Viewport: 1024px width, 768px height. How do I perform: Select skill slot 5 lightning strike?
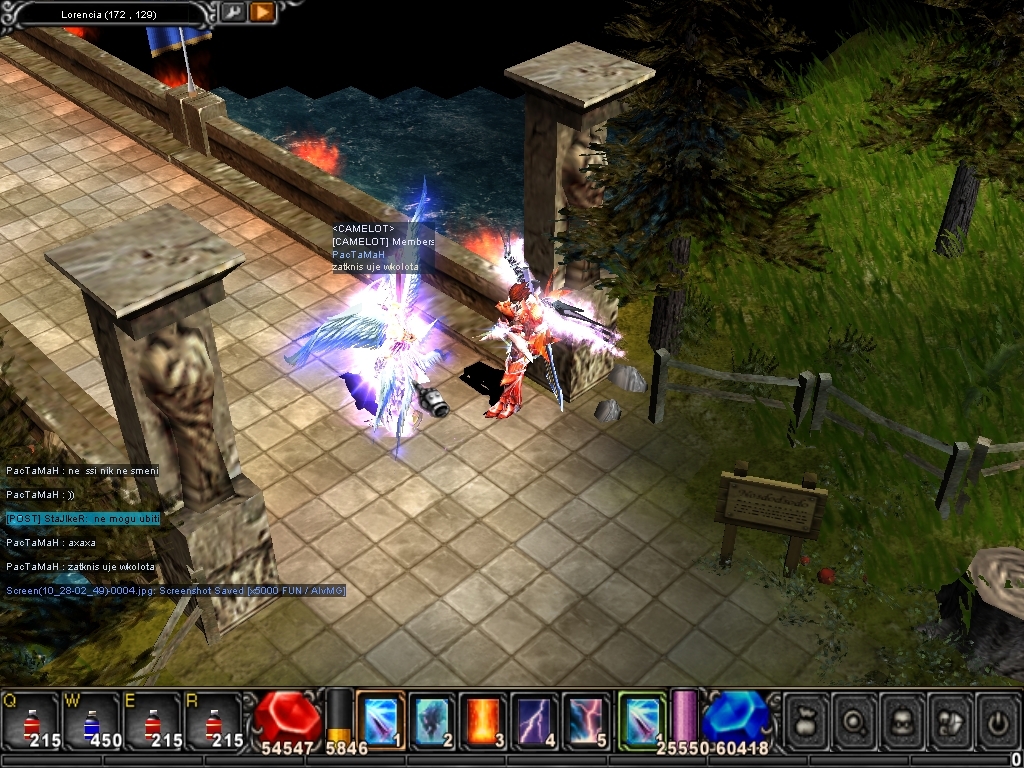pos(587,719)
